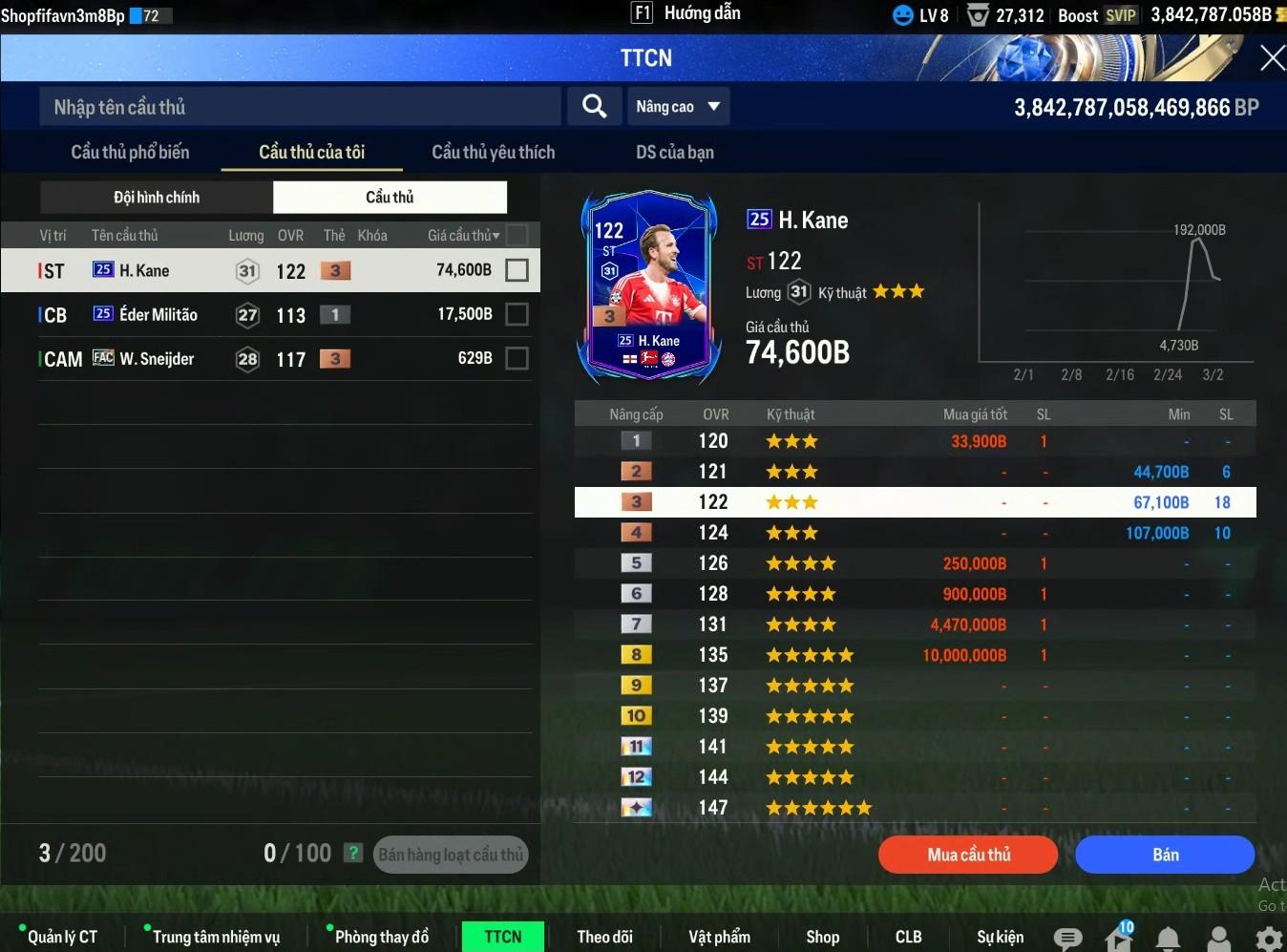Screen dimensions: 1287x952
Task: Show the DS của bạn tab
Action: 674,152
